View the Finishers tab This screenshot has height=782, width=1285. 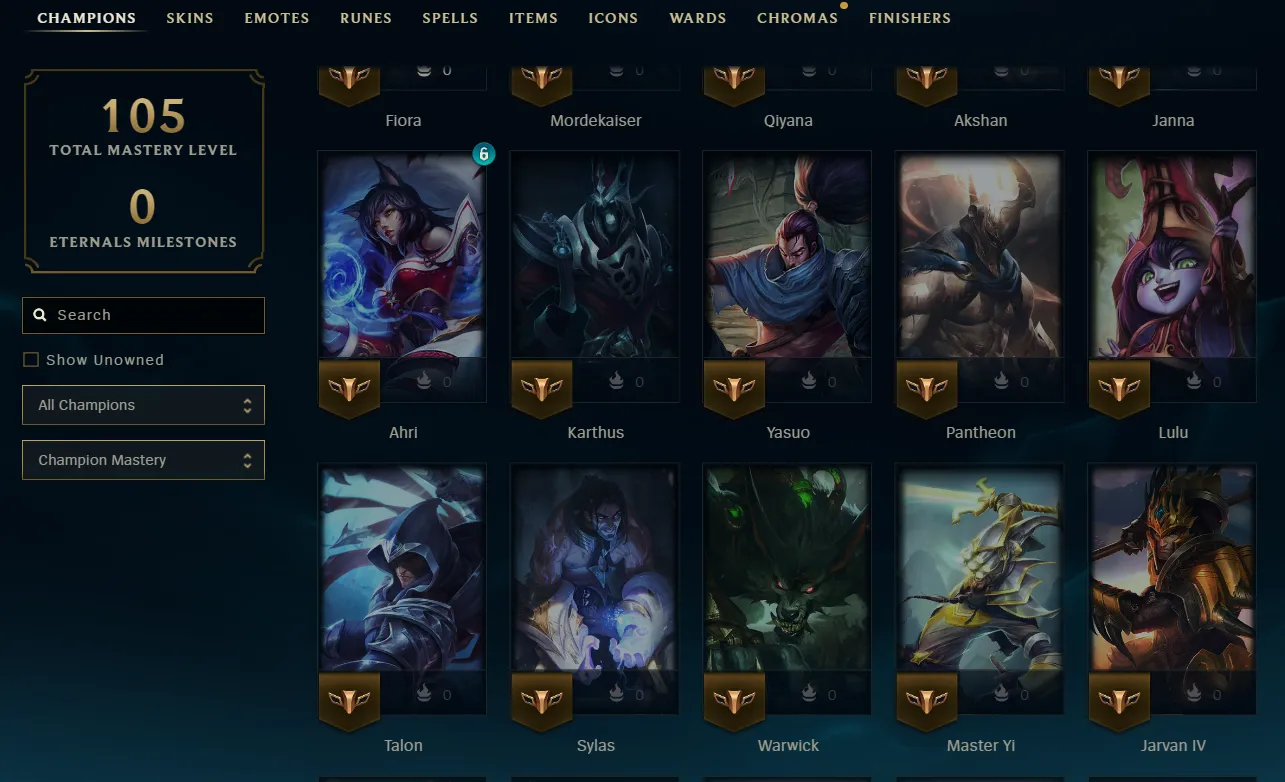(910, 18)
